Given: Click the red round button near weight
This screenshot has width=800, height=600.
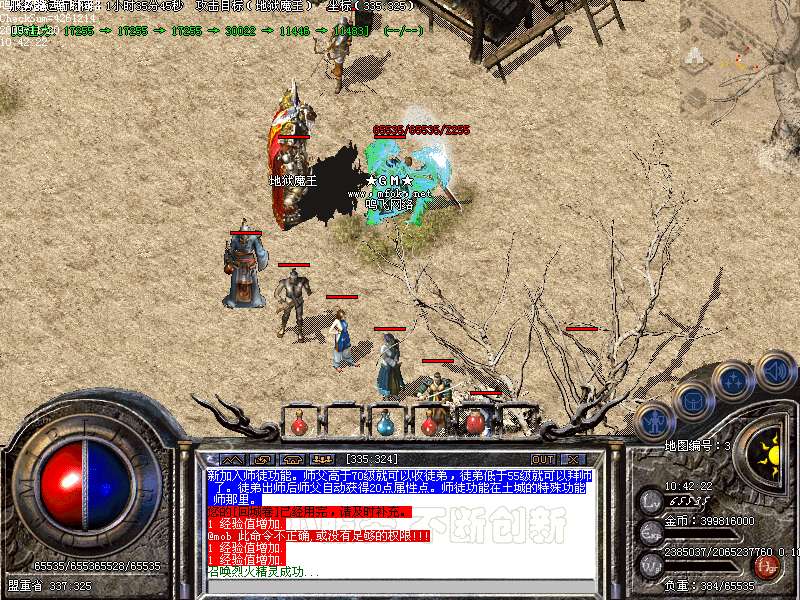Looking at the screenshot, I should point(767,568).
